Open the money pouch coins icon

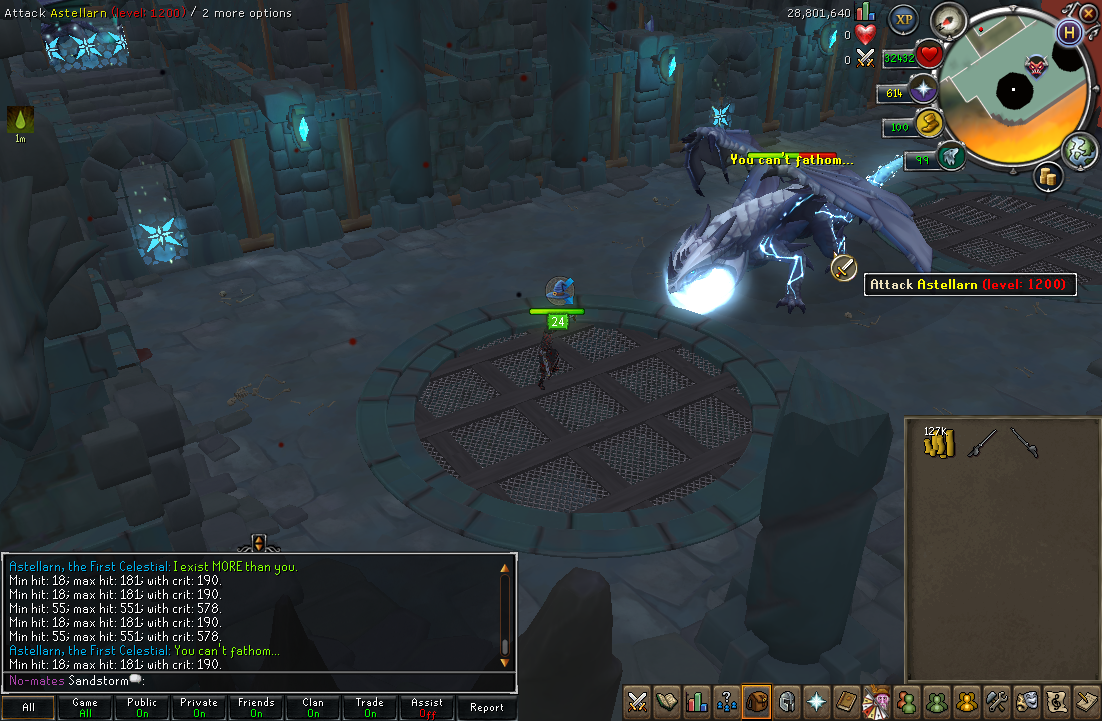1048,176
